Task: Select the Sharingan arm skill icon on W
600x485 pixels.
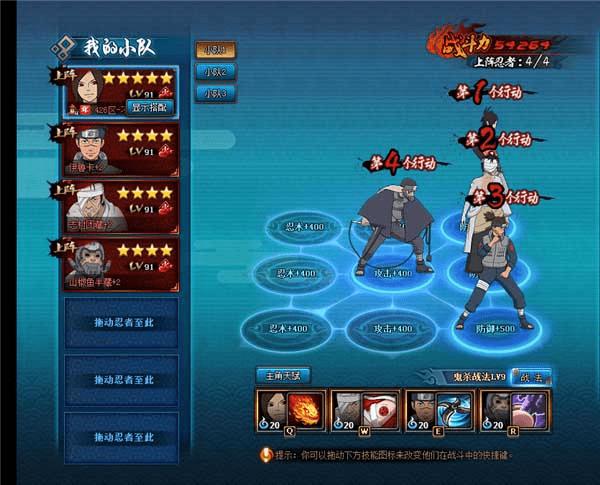Action: [379, 410]
